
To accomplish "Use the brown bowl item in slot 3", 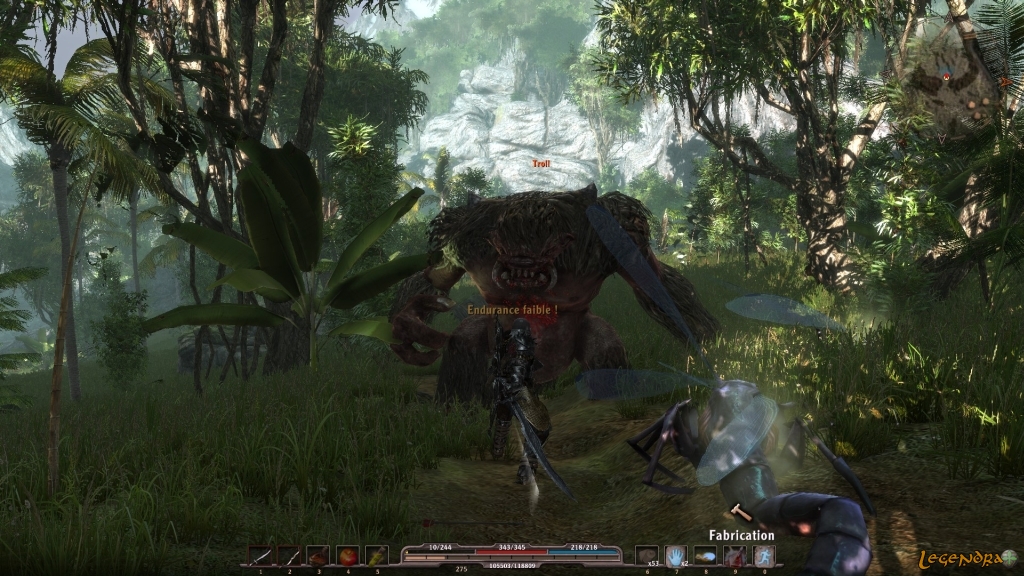I will pyautogui.click(x=318, y=555).
